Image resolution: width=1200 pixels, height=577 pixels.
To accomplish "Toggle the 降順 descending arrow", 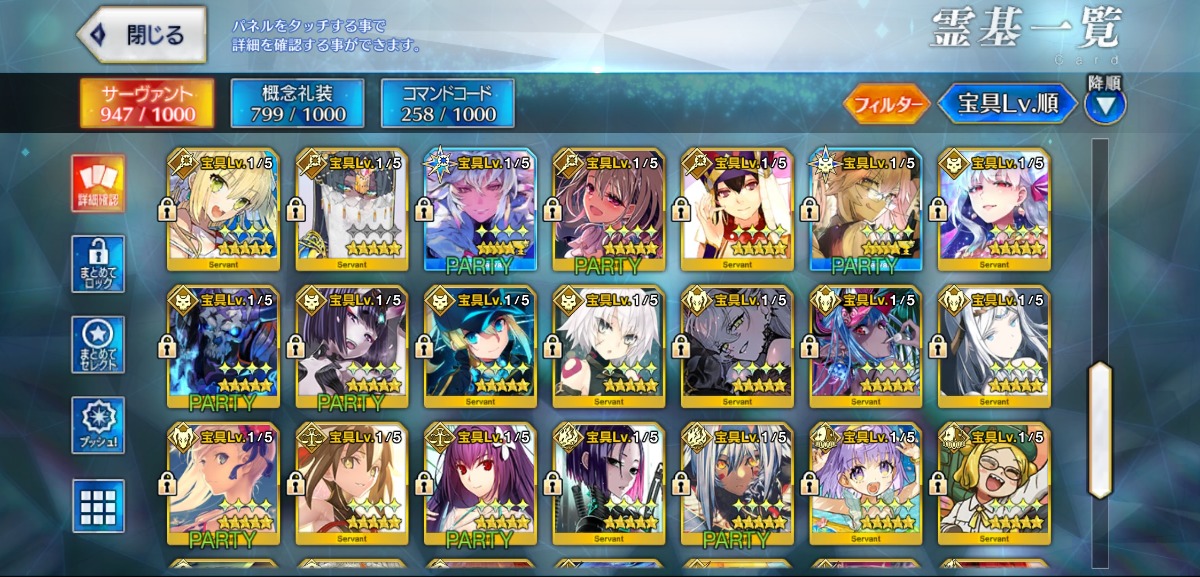I will [x=1104, y=104].
